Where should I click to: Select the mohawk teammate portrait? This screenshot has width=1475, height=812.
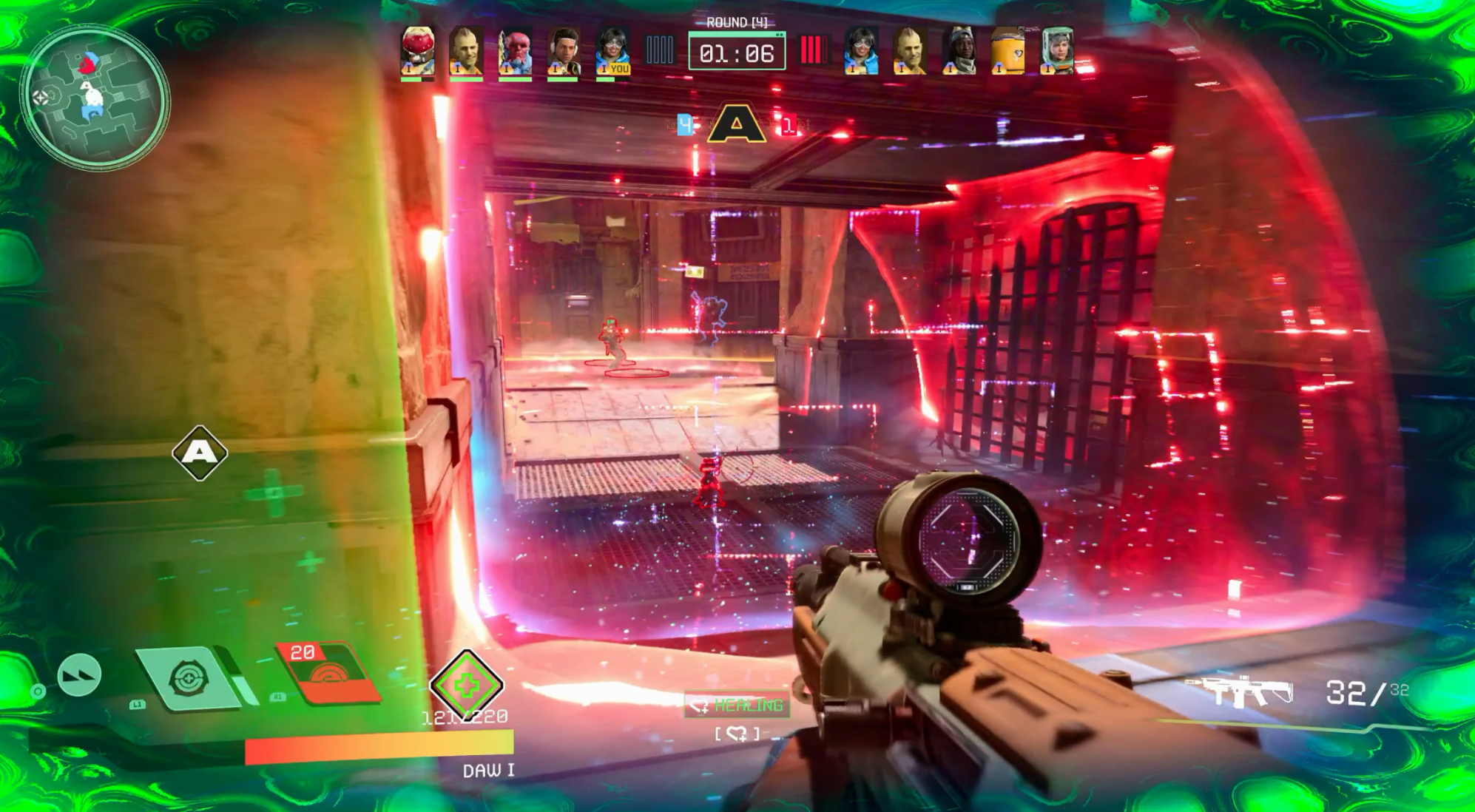(x=466, y=50)
